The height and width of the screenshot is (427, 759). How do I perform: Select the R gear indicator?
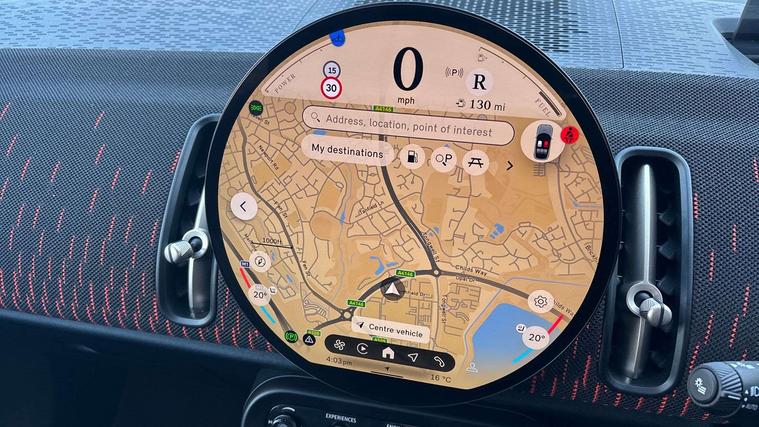481,82
